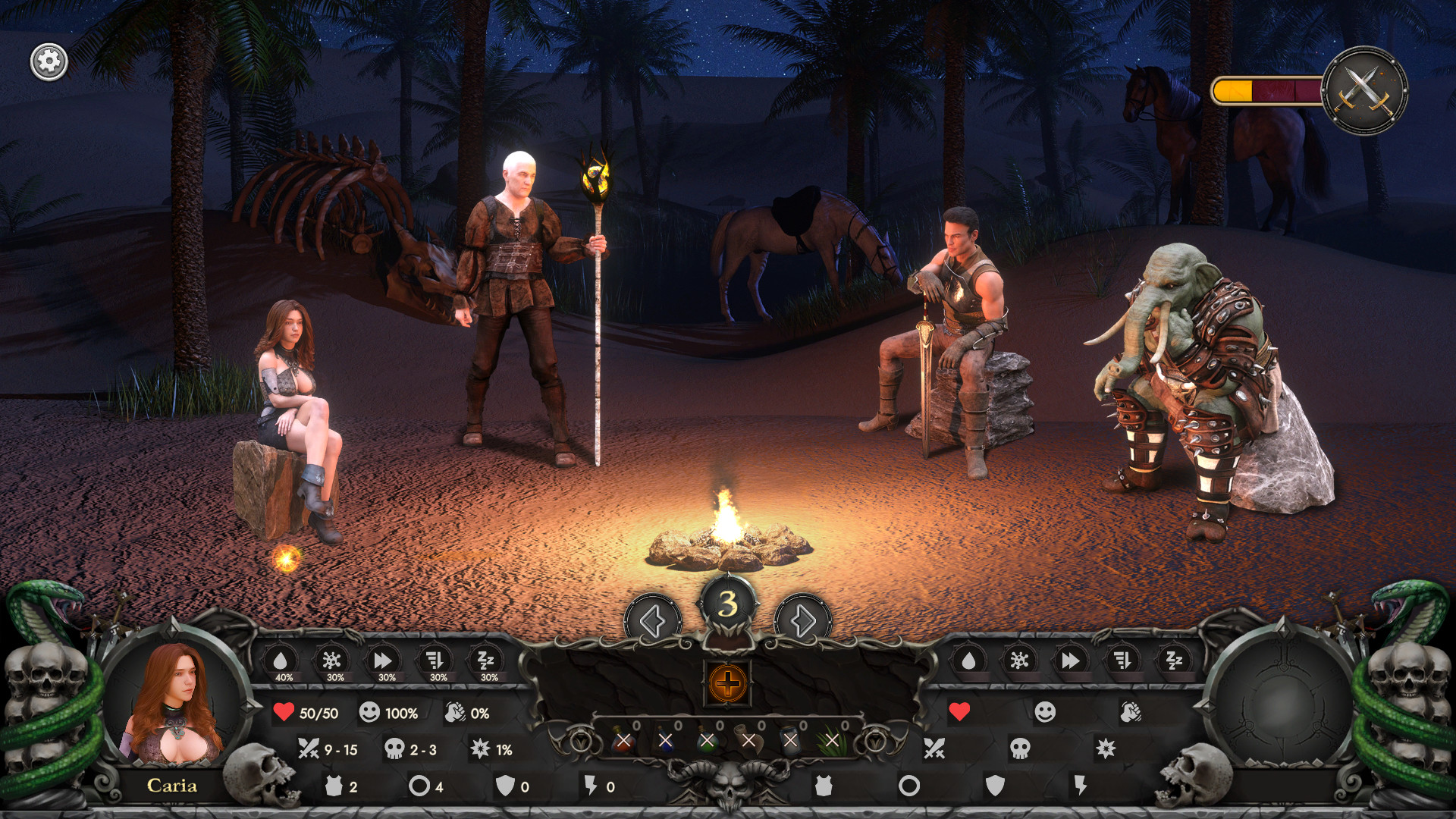Toggle the herb consumable slot on
The height and width of the screenshot is (819, 1456).
(833, 741)
